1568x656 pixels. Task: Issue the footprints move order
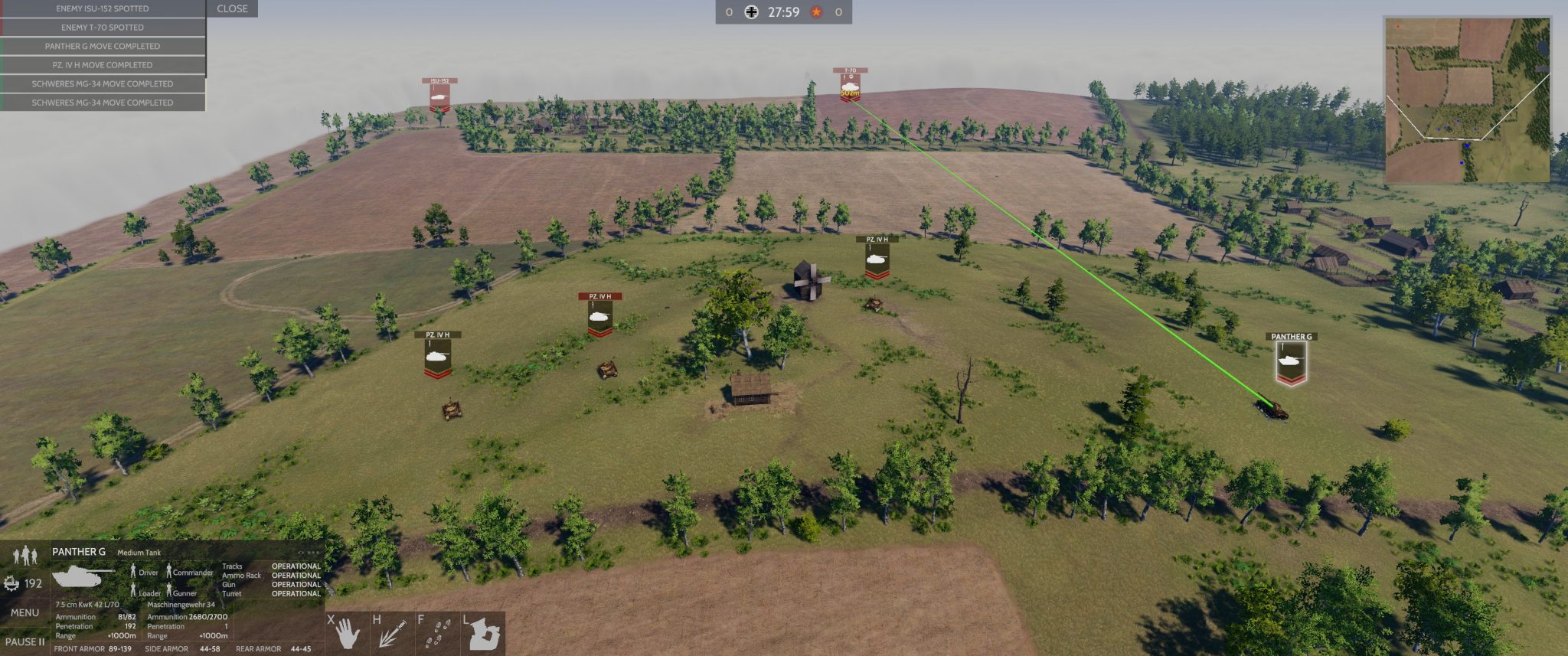(437, 632)
